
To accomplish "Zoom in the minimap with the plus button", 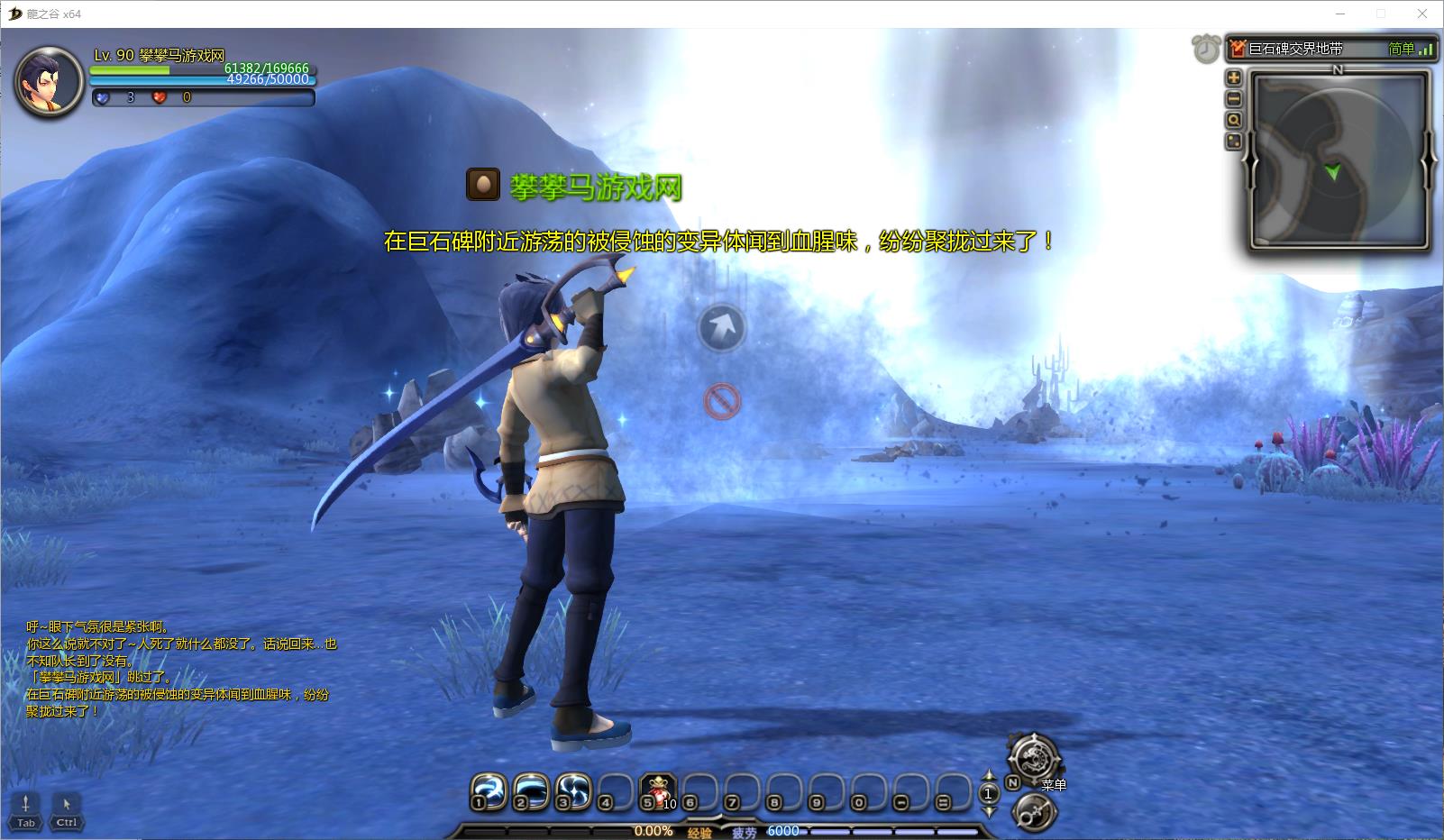I will click(x=1234, y=78).
